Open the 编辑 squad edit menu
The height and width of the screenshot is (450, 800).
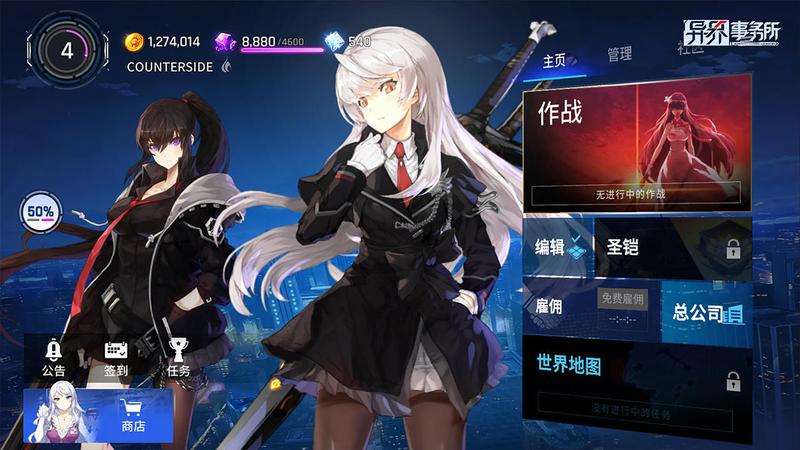[557, 249]
